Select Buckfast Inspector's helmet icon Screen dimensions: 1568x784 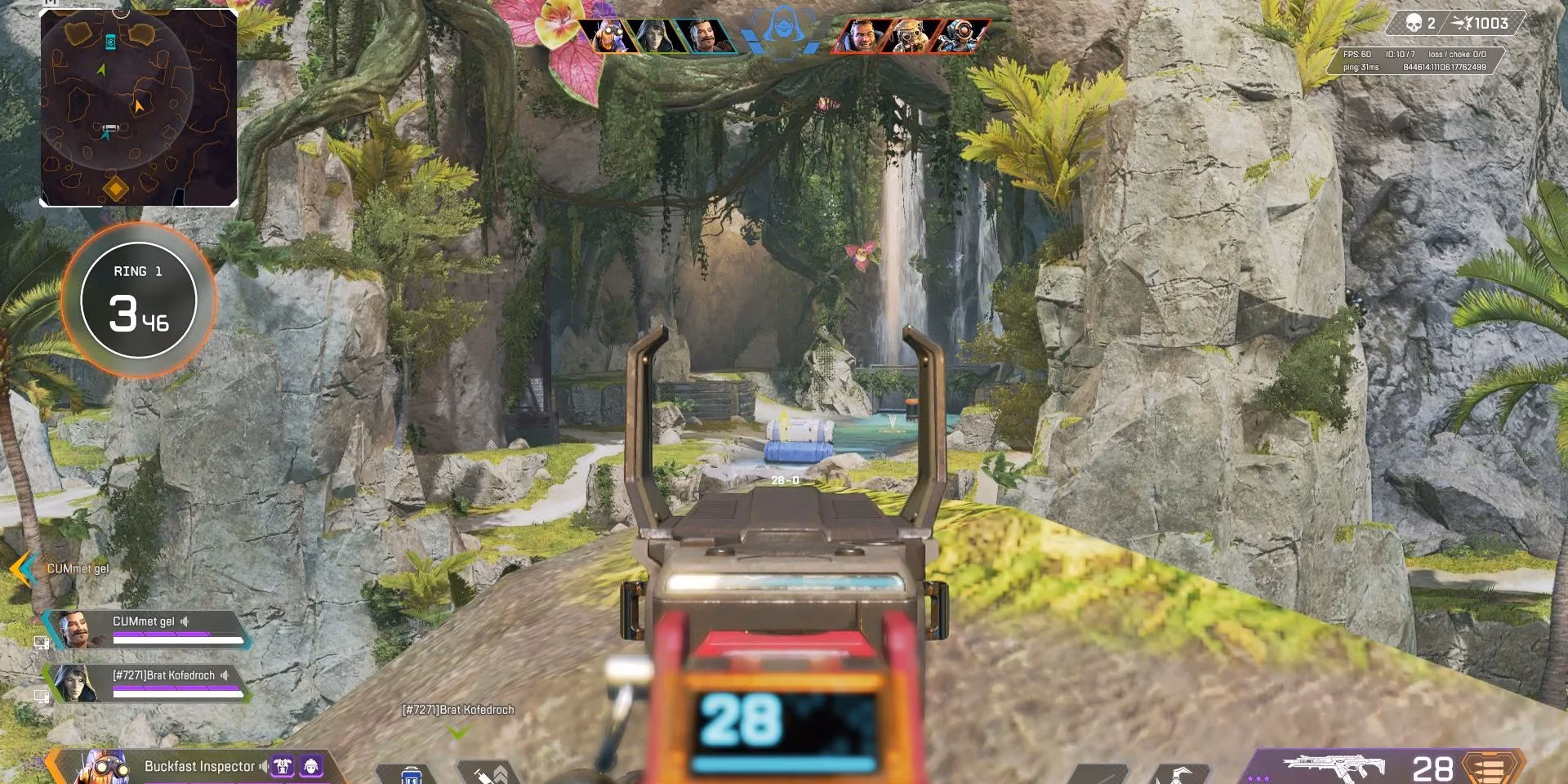[311, 767]
